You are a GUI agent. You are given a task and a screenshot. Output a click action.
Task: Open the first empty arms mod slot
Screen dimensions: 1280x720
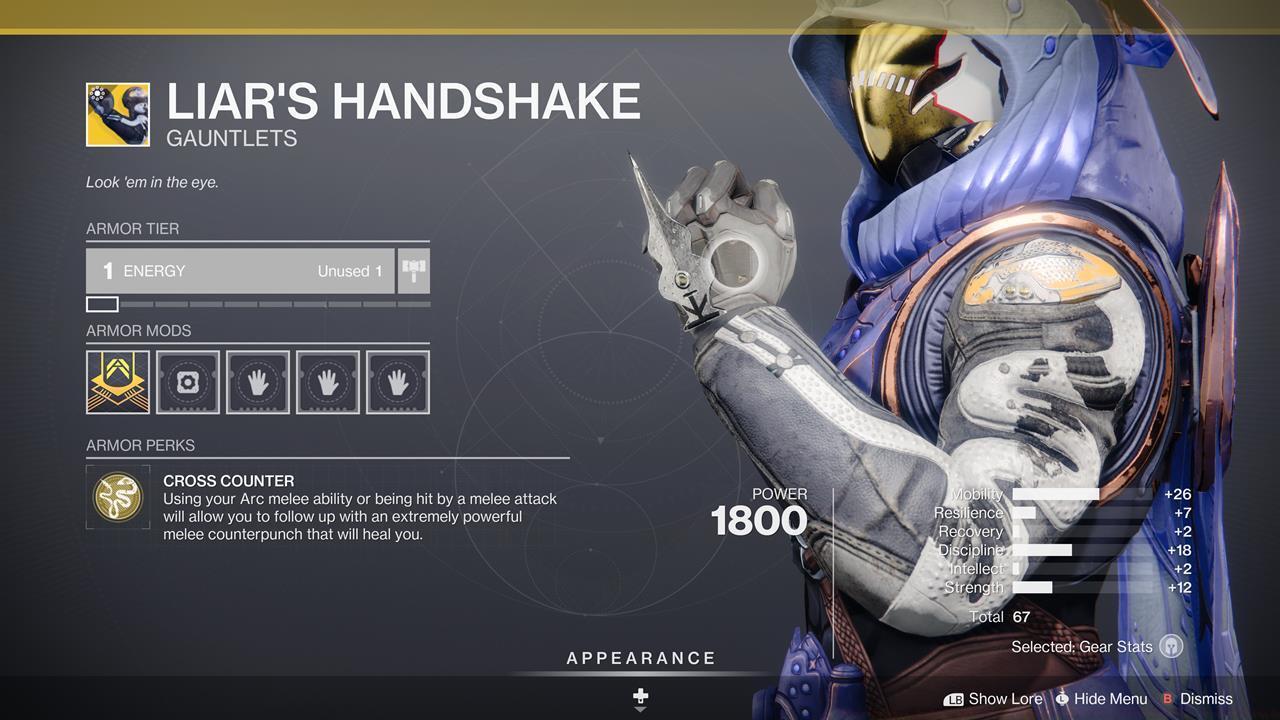point(257,381)
